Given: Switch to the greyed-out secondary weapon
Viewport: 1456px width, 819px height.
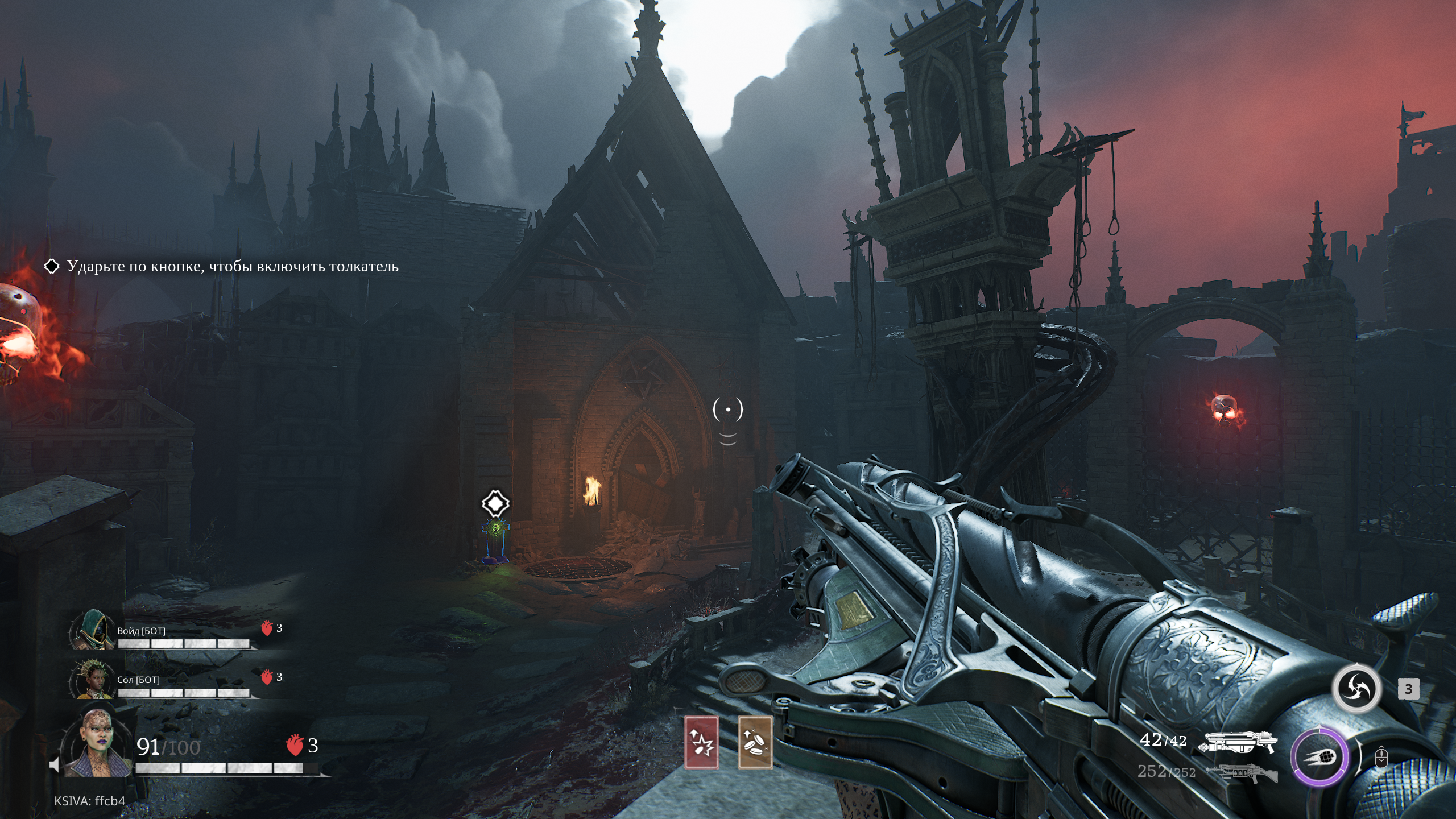Looking at the screenshot, I should [1241, 772].
